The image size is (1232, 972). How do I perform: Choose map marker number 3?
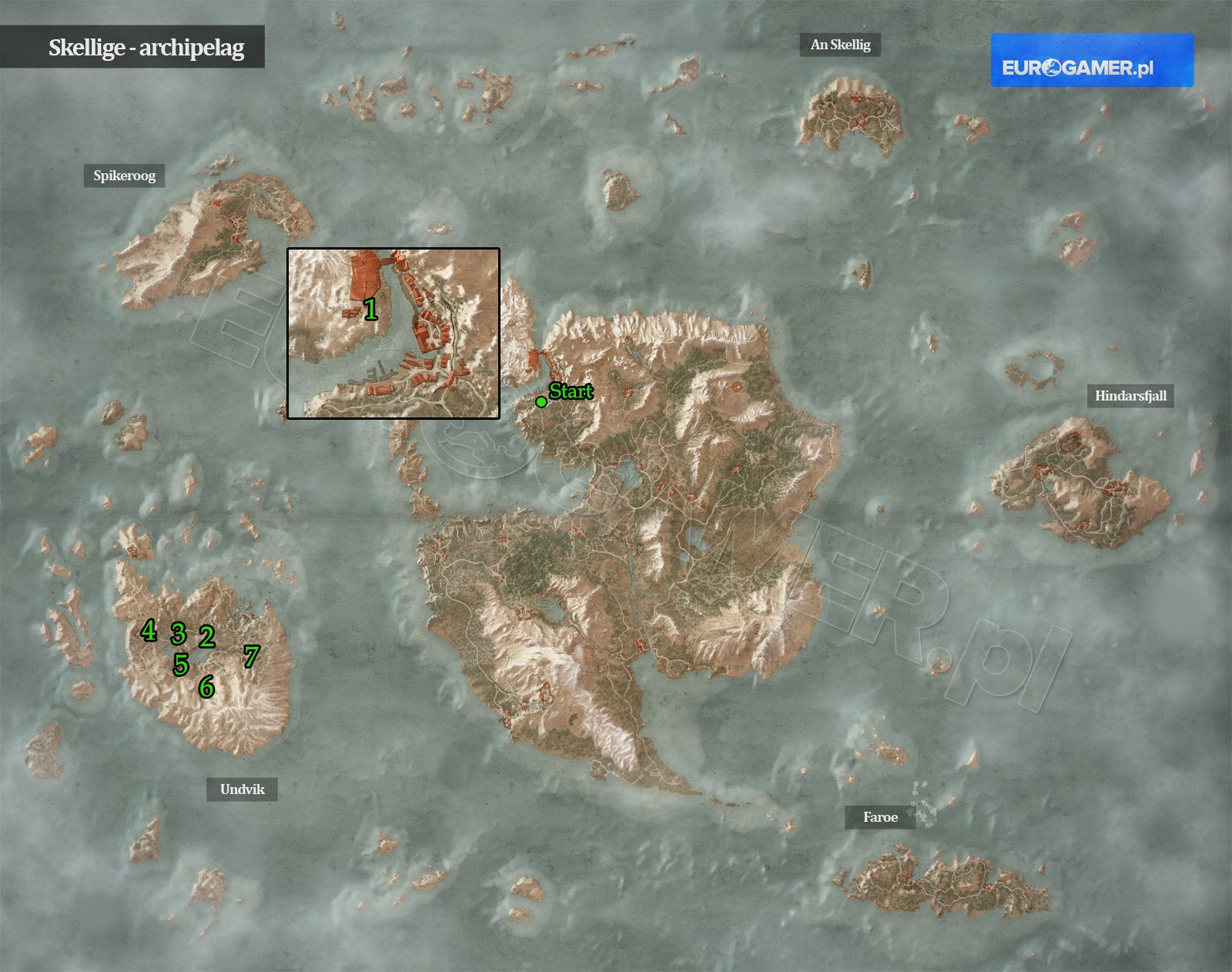pyautogui.click(x=179, y=634)
